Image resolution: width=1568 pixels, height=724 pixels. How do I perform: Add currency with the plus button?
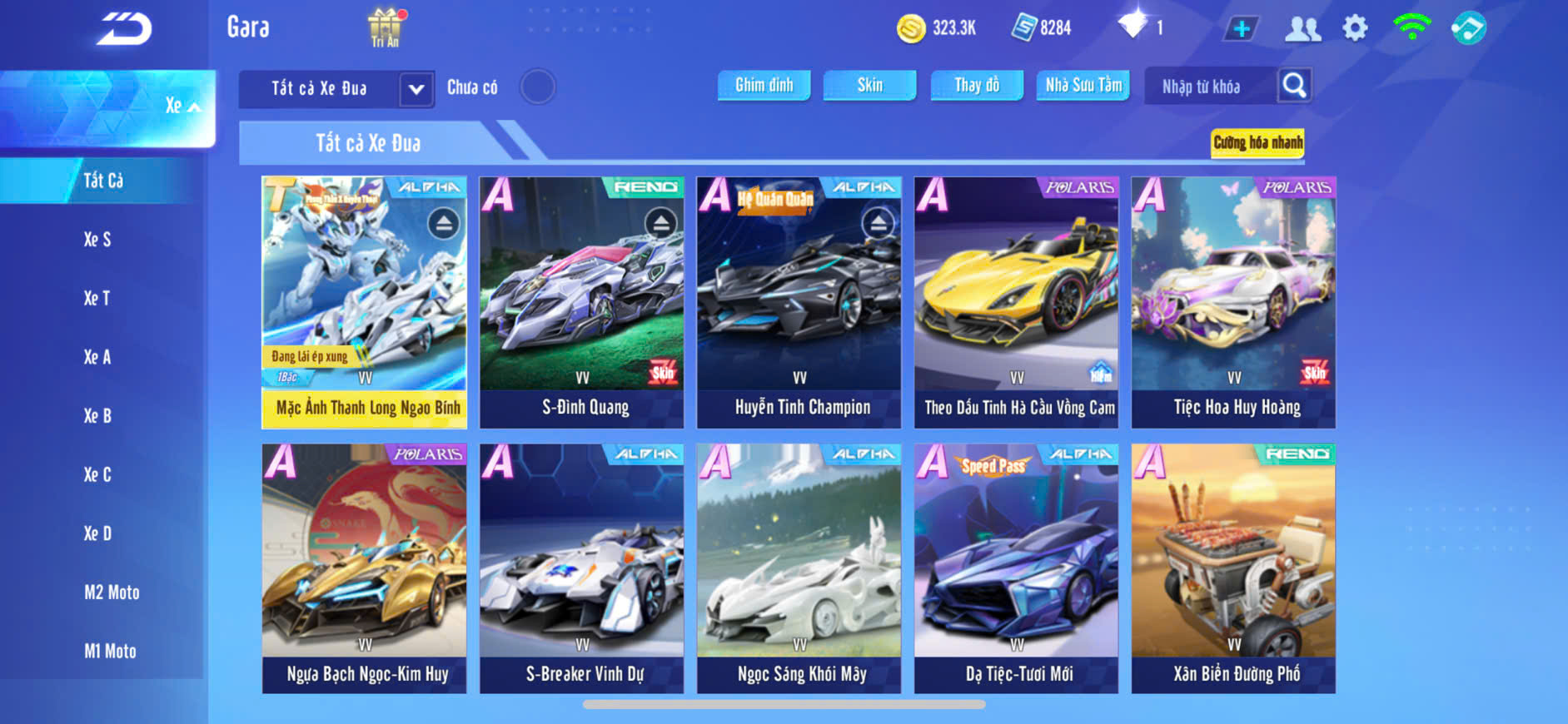click(x=1241, y=28)
